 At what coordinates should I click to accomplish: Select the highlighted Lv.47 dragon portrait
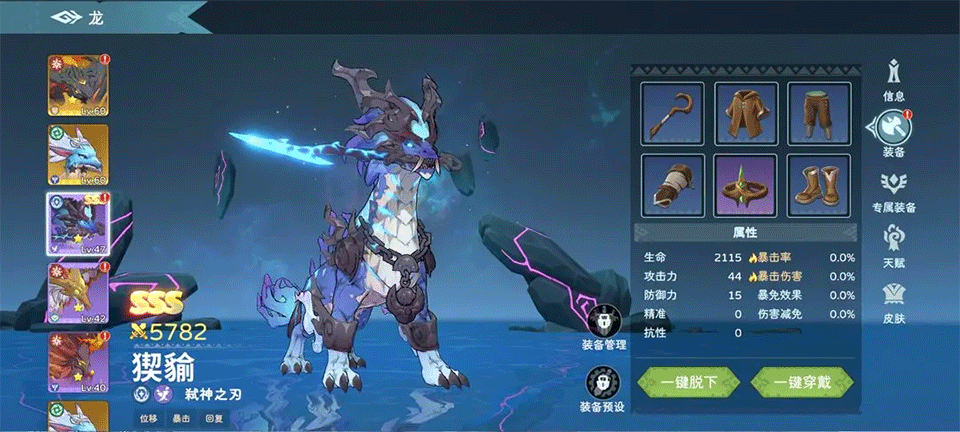[78, 223]
